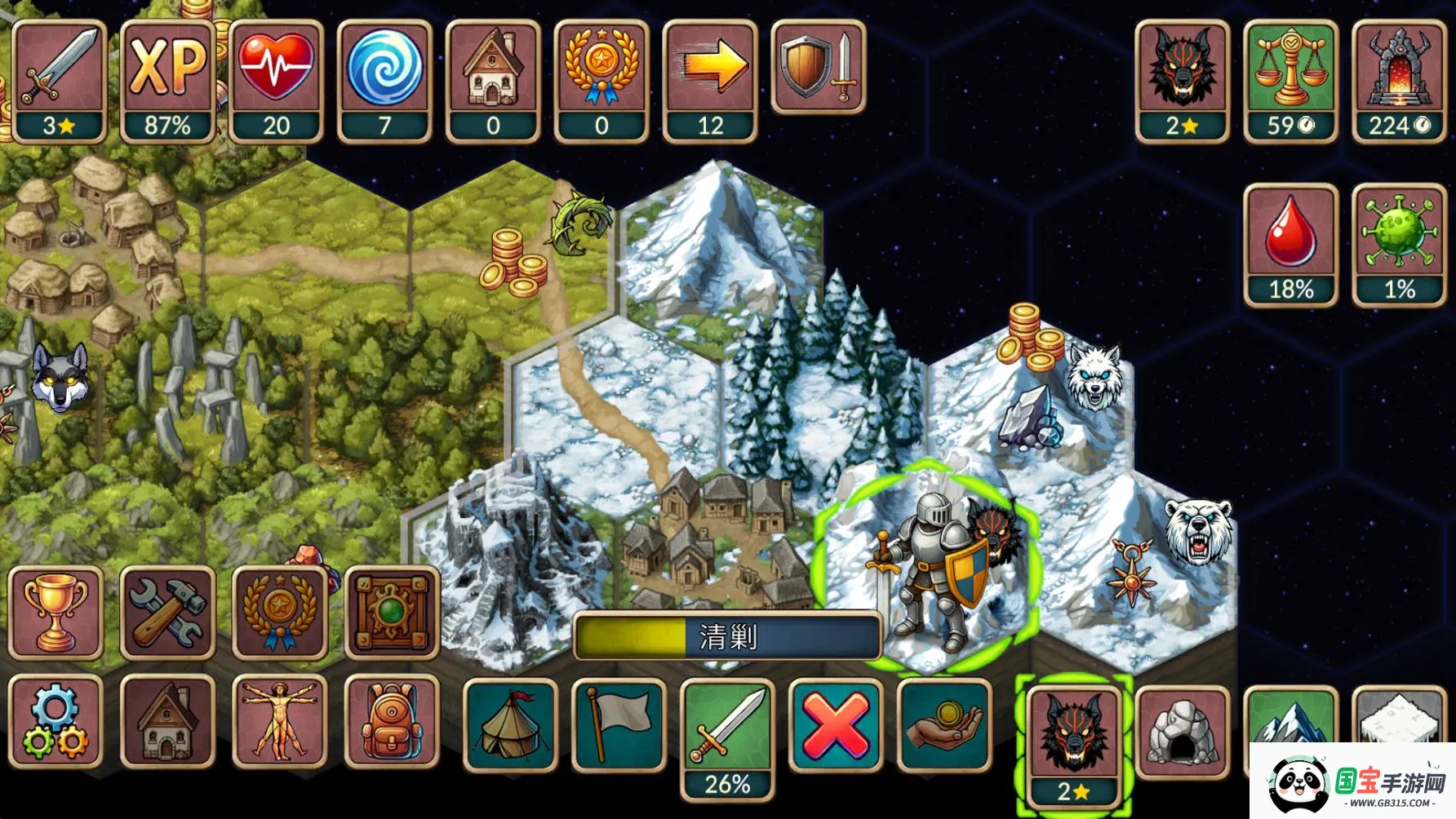Show the Vitruvian man character sheet
This screenshot has height=819, width=1456.
(280, 722)
